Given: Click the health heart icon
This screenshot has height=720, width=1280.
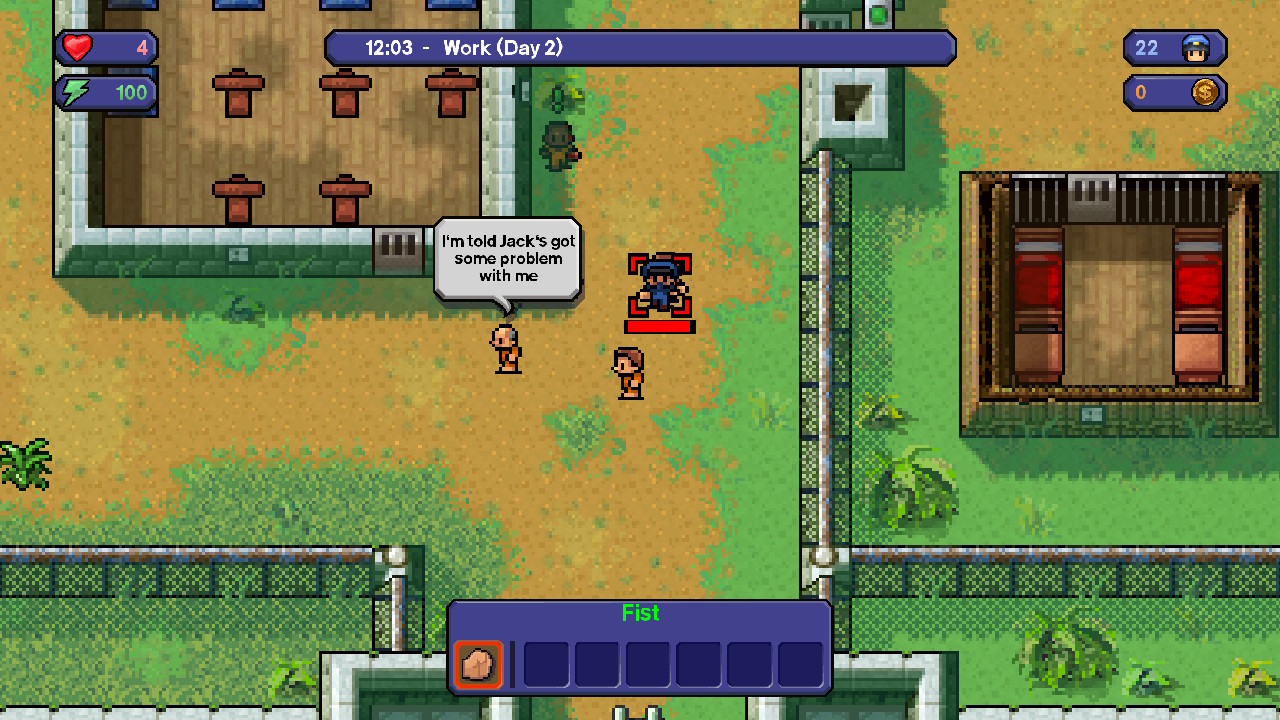Looking at the screenshot, I should [78, 47].
